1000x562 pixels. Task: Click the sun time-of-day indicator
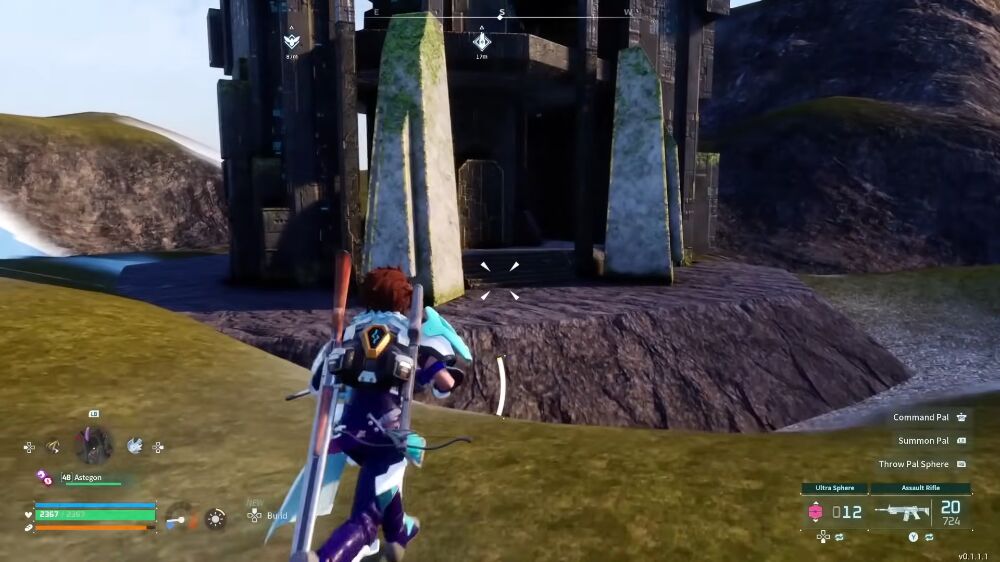215,518
